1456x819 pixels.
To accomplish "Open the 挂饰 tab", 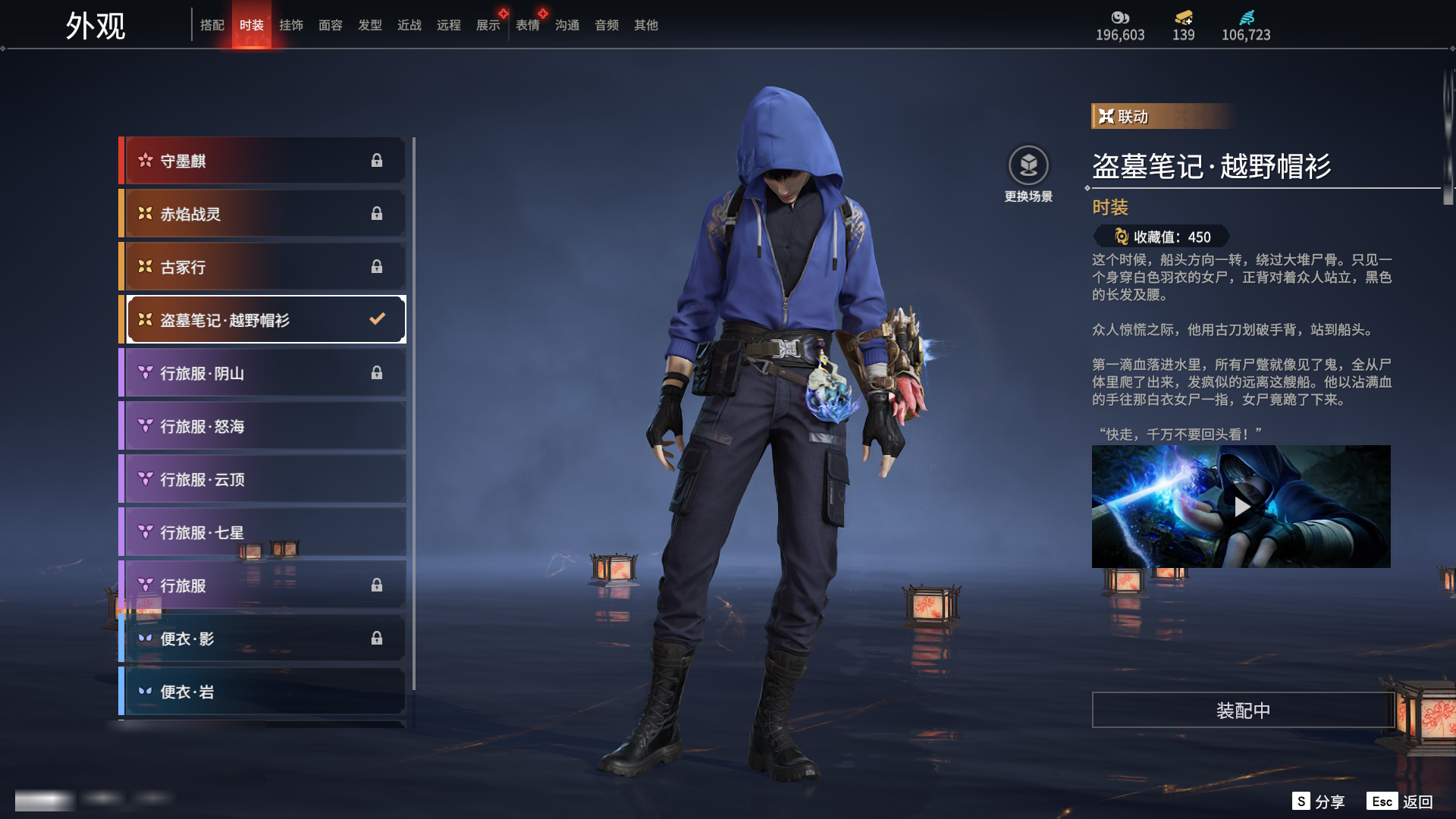I will pos(291,25).
